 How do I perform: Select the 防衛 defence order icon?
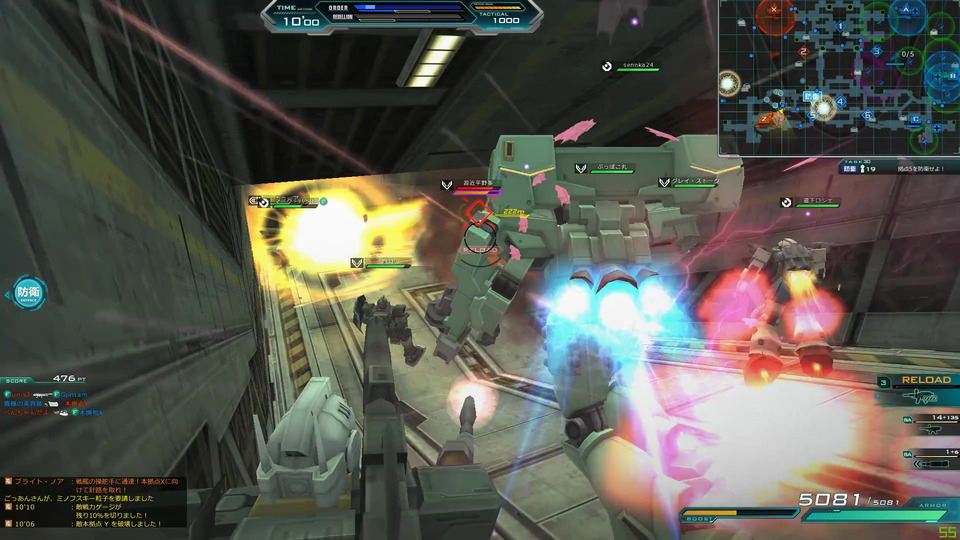27,293
